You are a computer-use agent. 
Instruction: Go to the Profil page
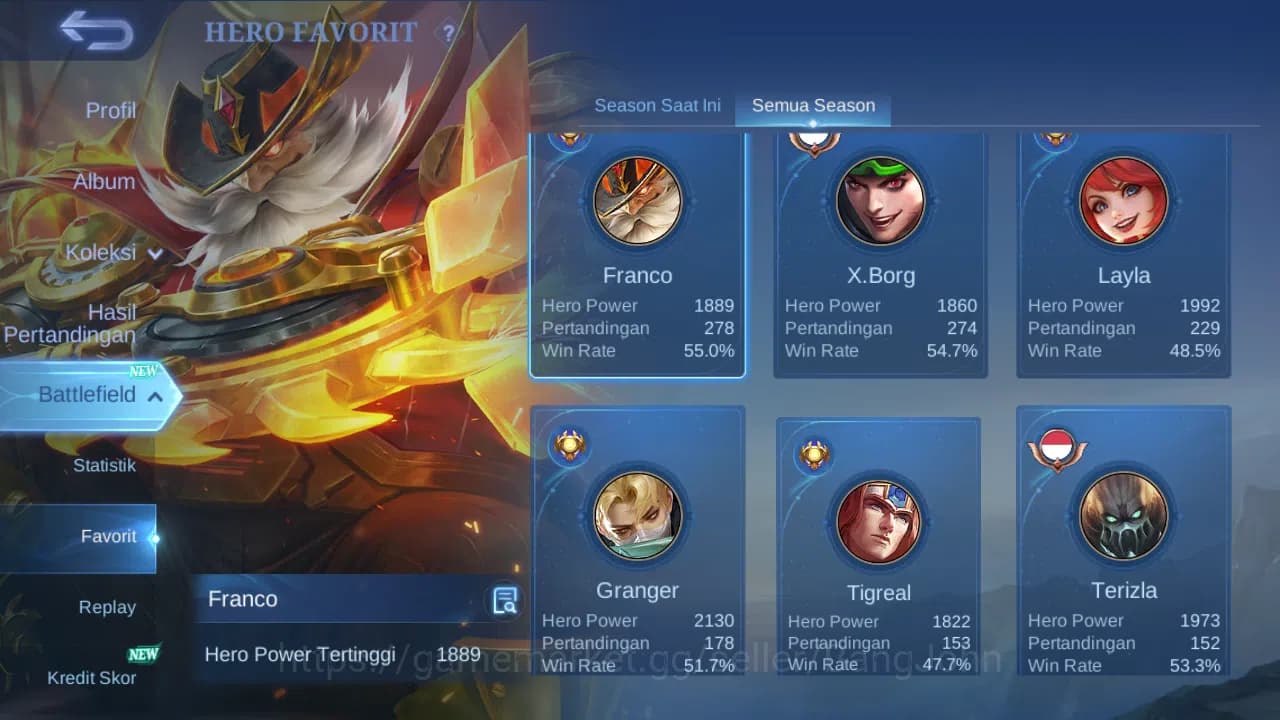pyautogui.click(x=110, y=110)
